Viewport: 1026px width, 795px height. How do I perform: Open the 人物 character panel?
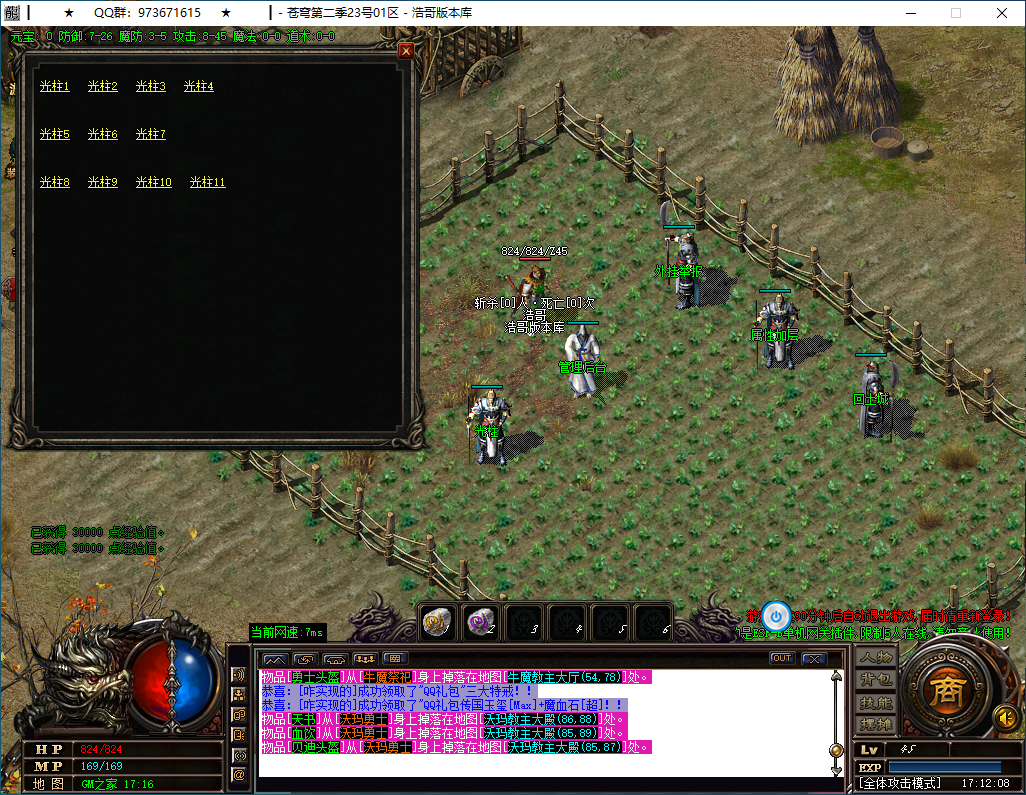pyautogui.click(x=875, y=658)
